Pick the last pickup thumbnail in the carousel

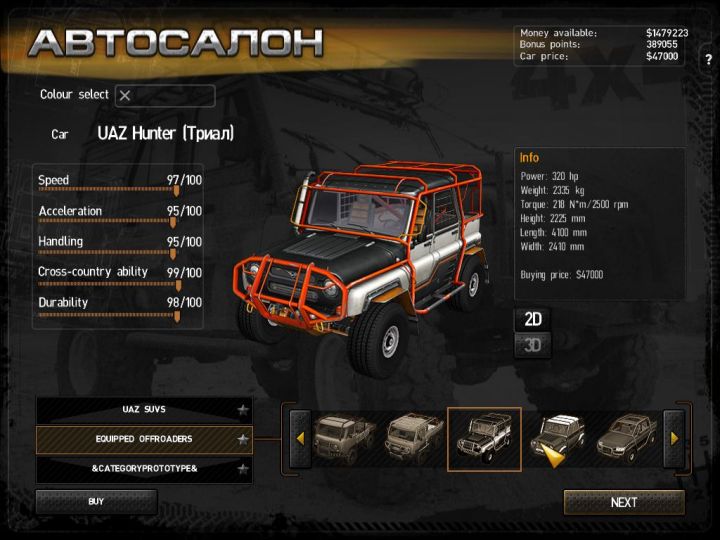coord(628,438)
